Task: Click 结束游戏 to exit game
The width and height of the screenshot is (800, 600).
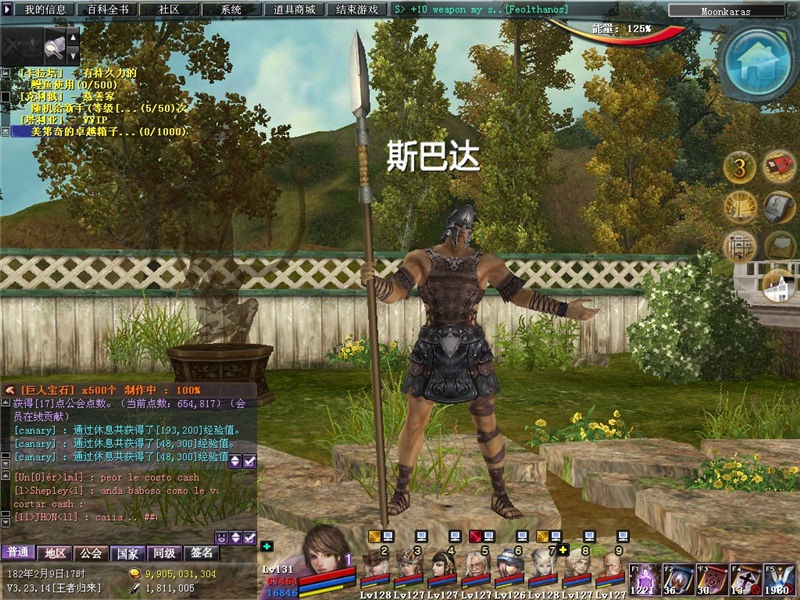Action: pyautogui.click(x=358, y=9)
